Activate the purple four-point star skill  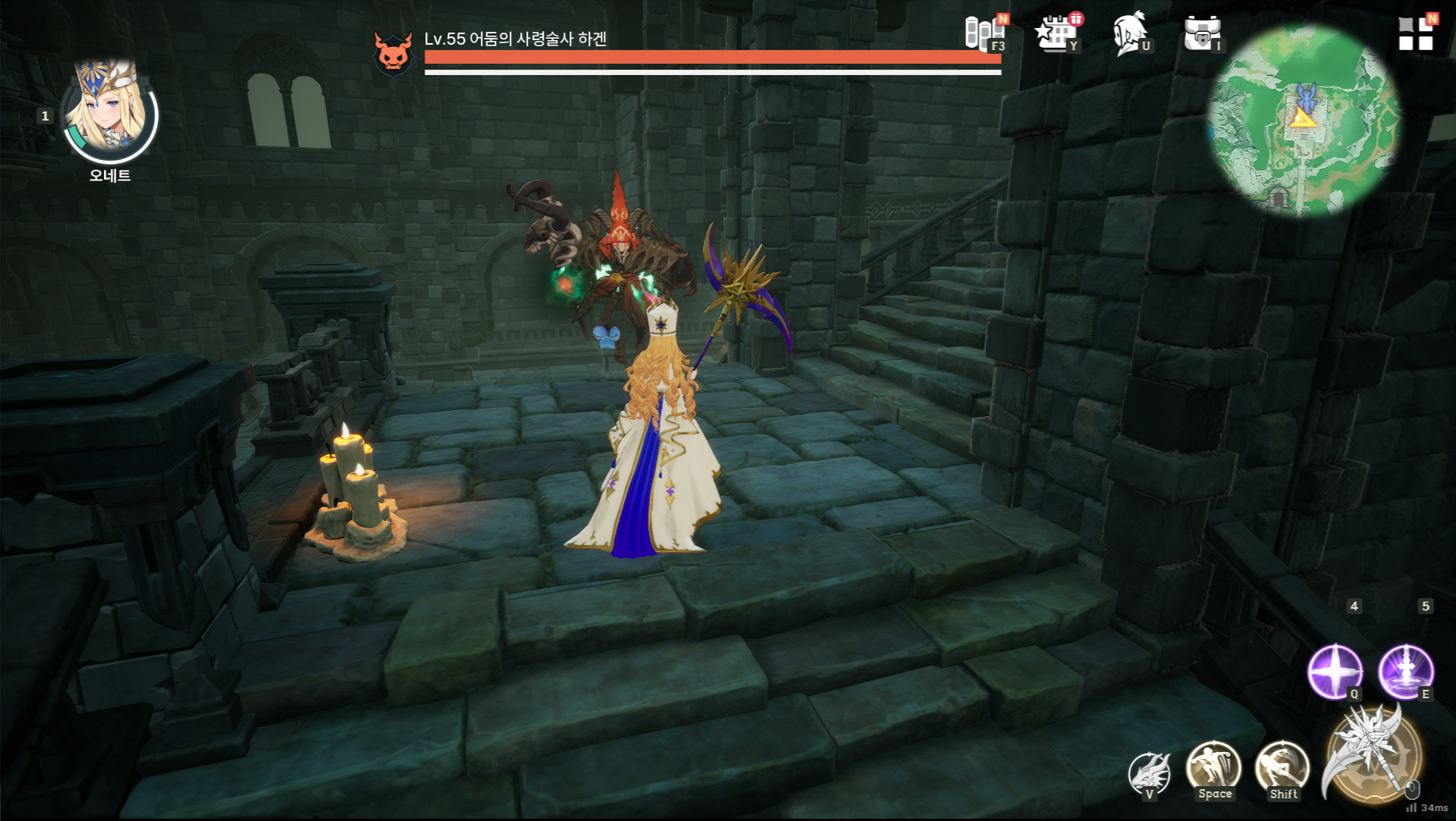click(1334, 672)
